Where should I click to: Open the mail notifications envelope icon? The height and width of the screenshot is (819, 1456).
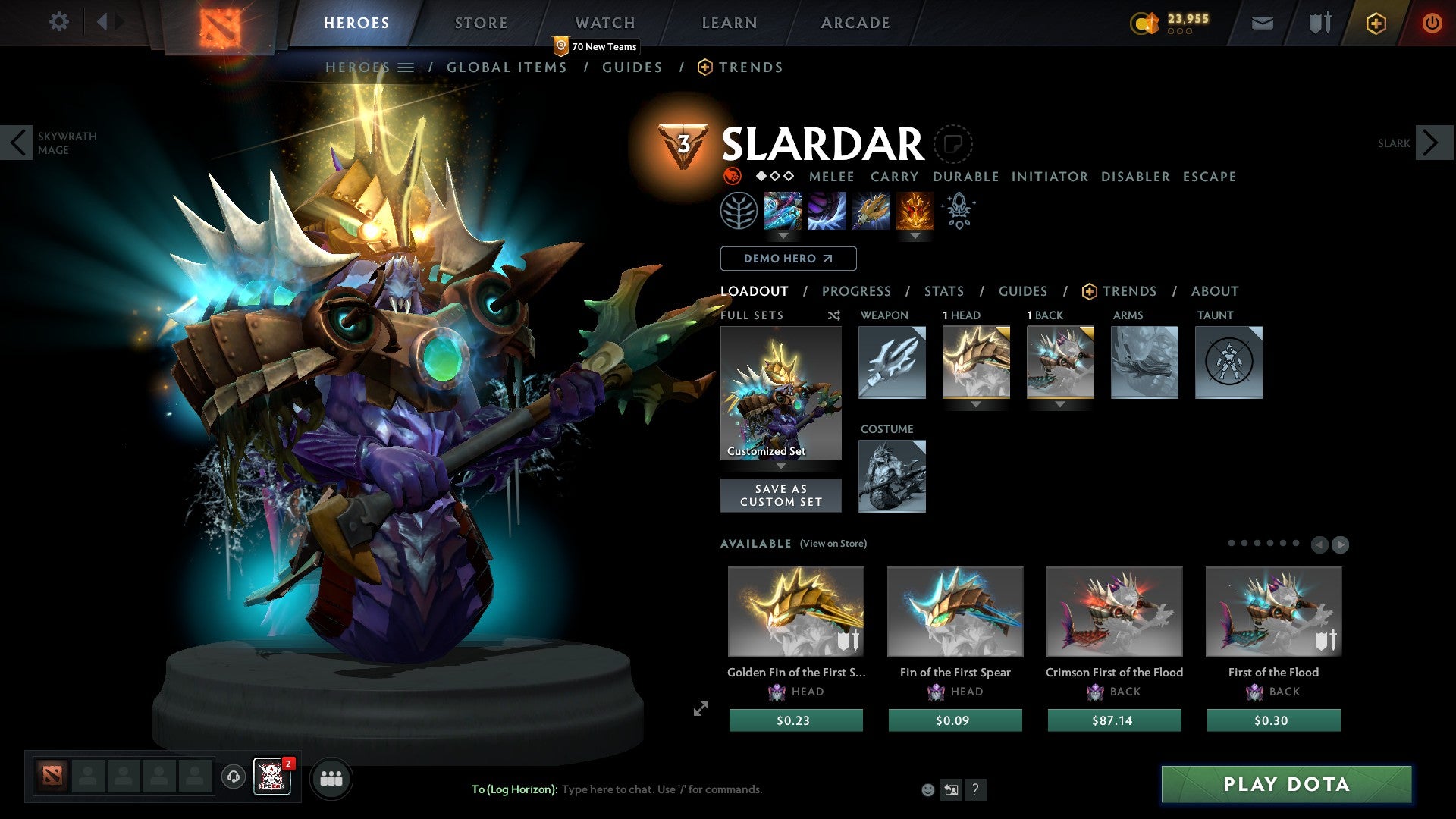[x=1261, y=23]
